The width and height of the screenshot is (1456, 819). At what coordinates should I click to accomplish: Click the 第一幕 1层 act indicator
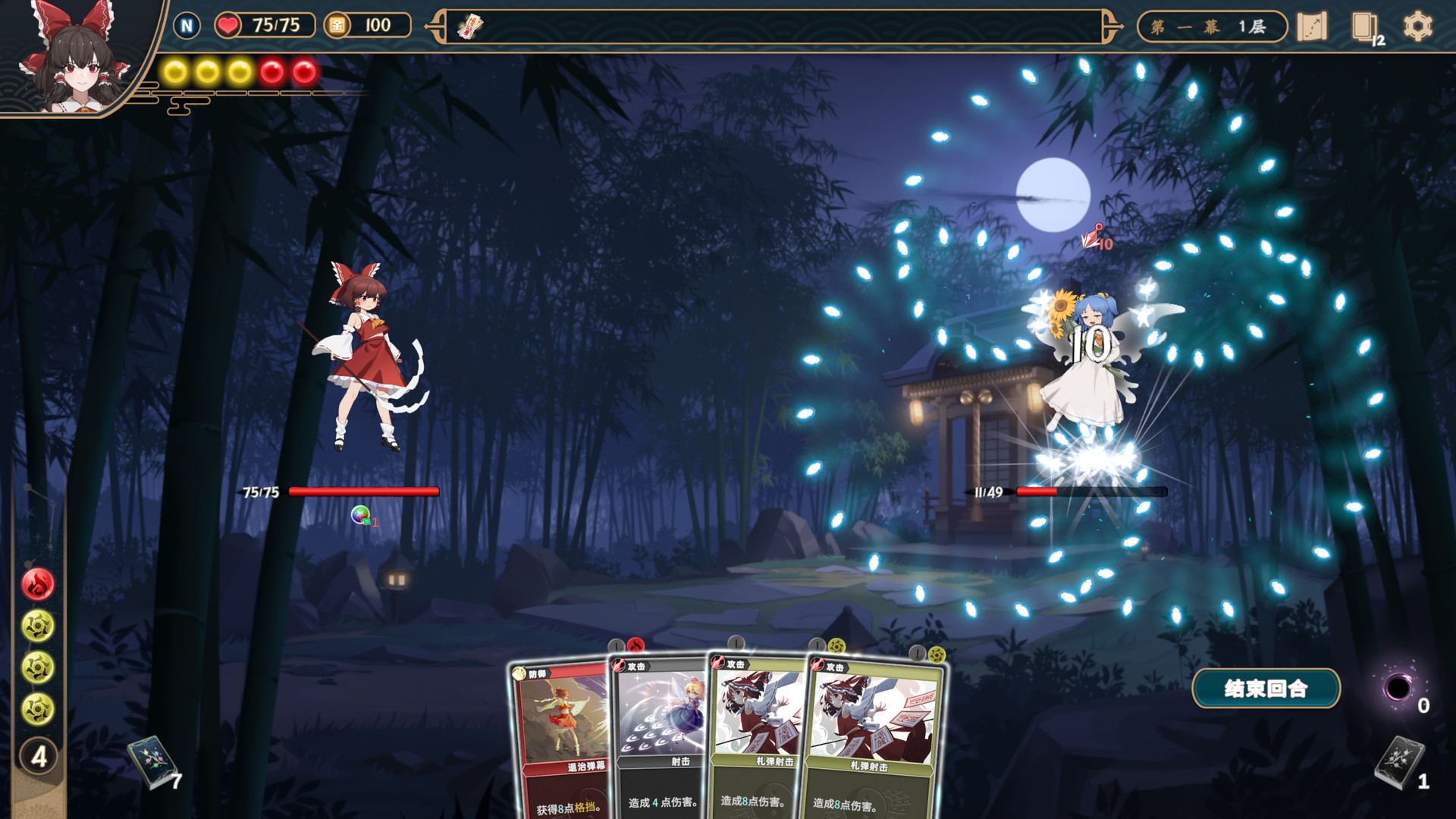1210,26
